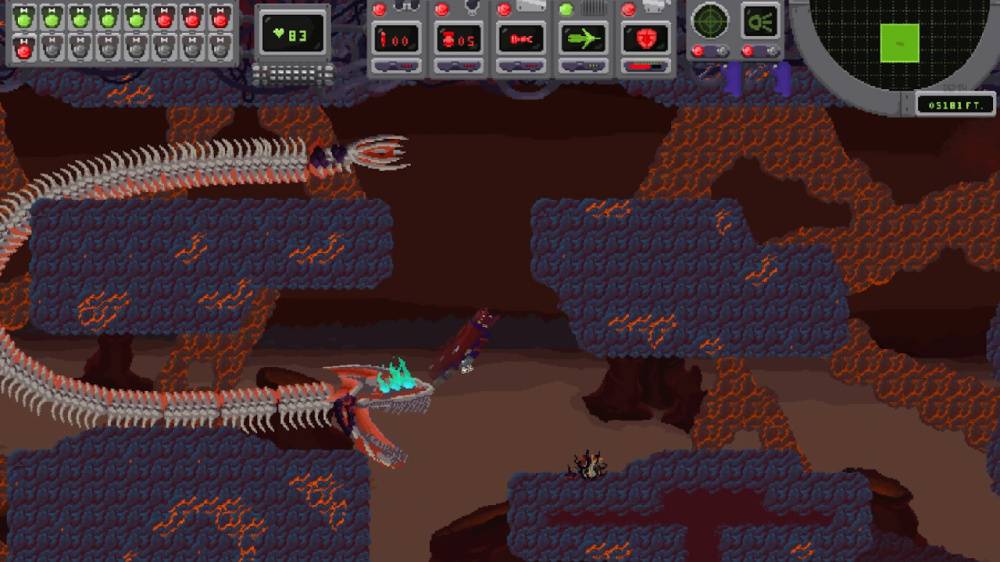Image resolution: width=1000 pixels, height=562 pixels.
Task: Toggle the green sonar crosshair icon
Action: pyautogui.click(x=711, y=20)
